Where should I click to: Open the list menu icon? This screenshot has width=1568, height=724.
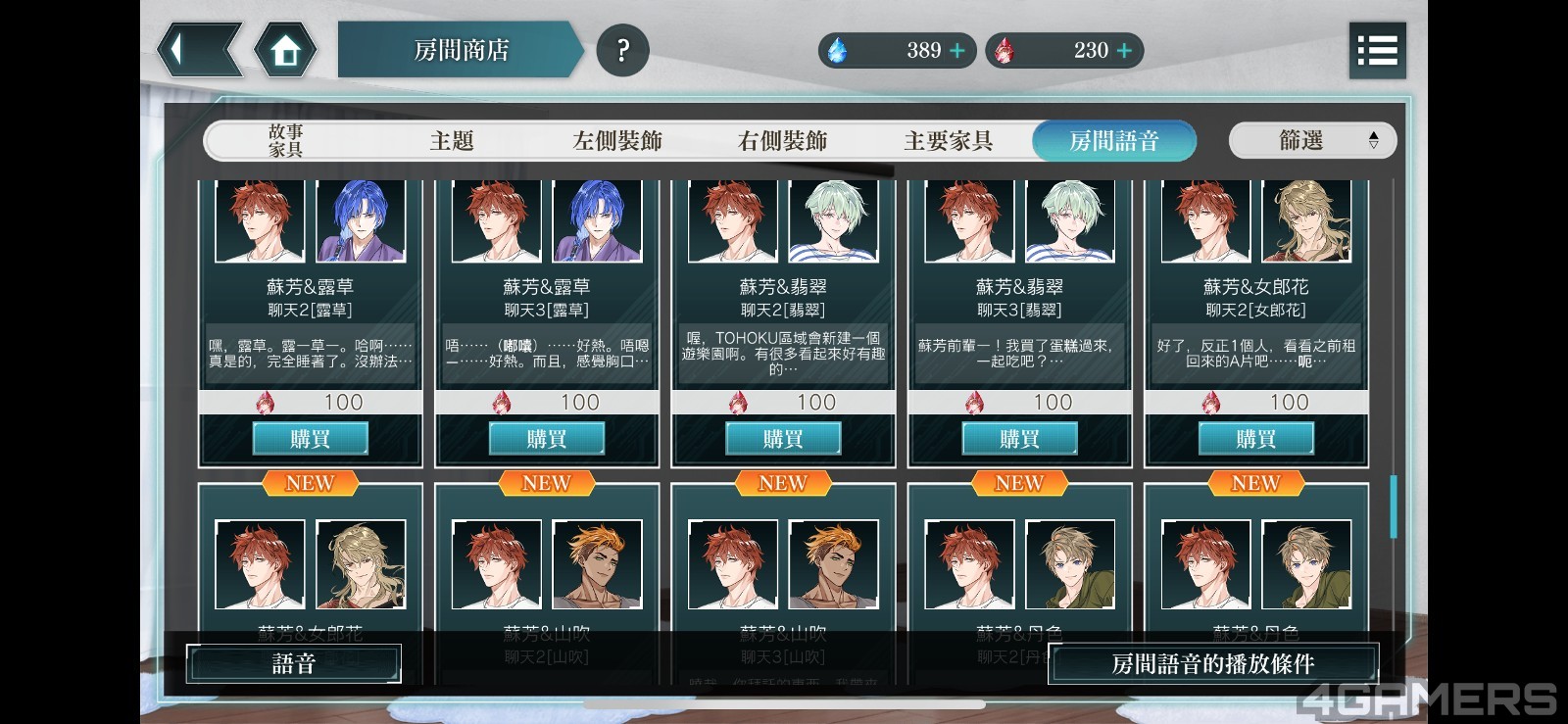[x=1377, y=50]
